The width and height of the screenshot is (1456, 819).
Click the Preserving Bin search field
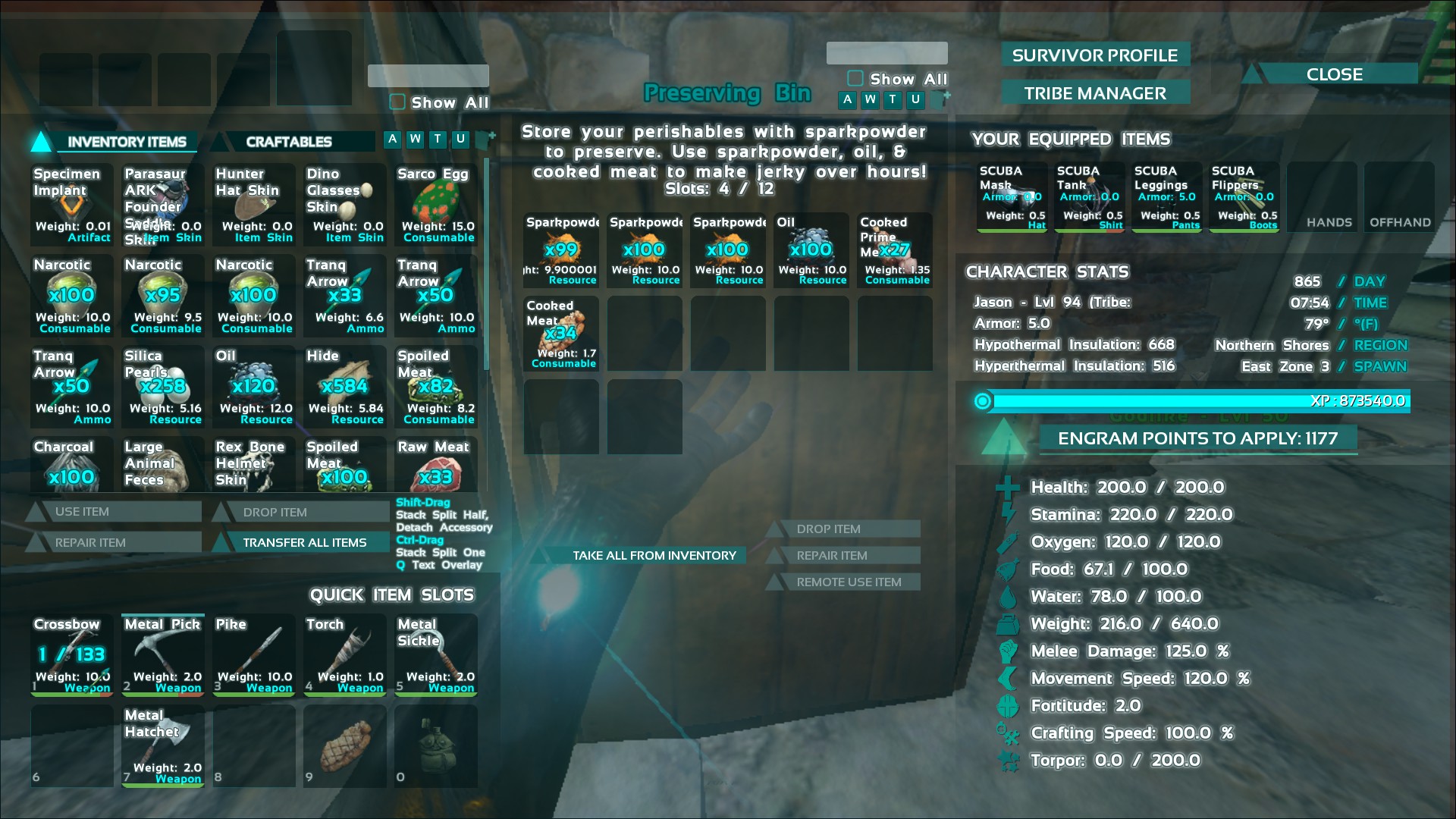coord(886,53)
